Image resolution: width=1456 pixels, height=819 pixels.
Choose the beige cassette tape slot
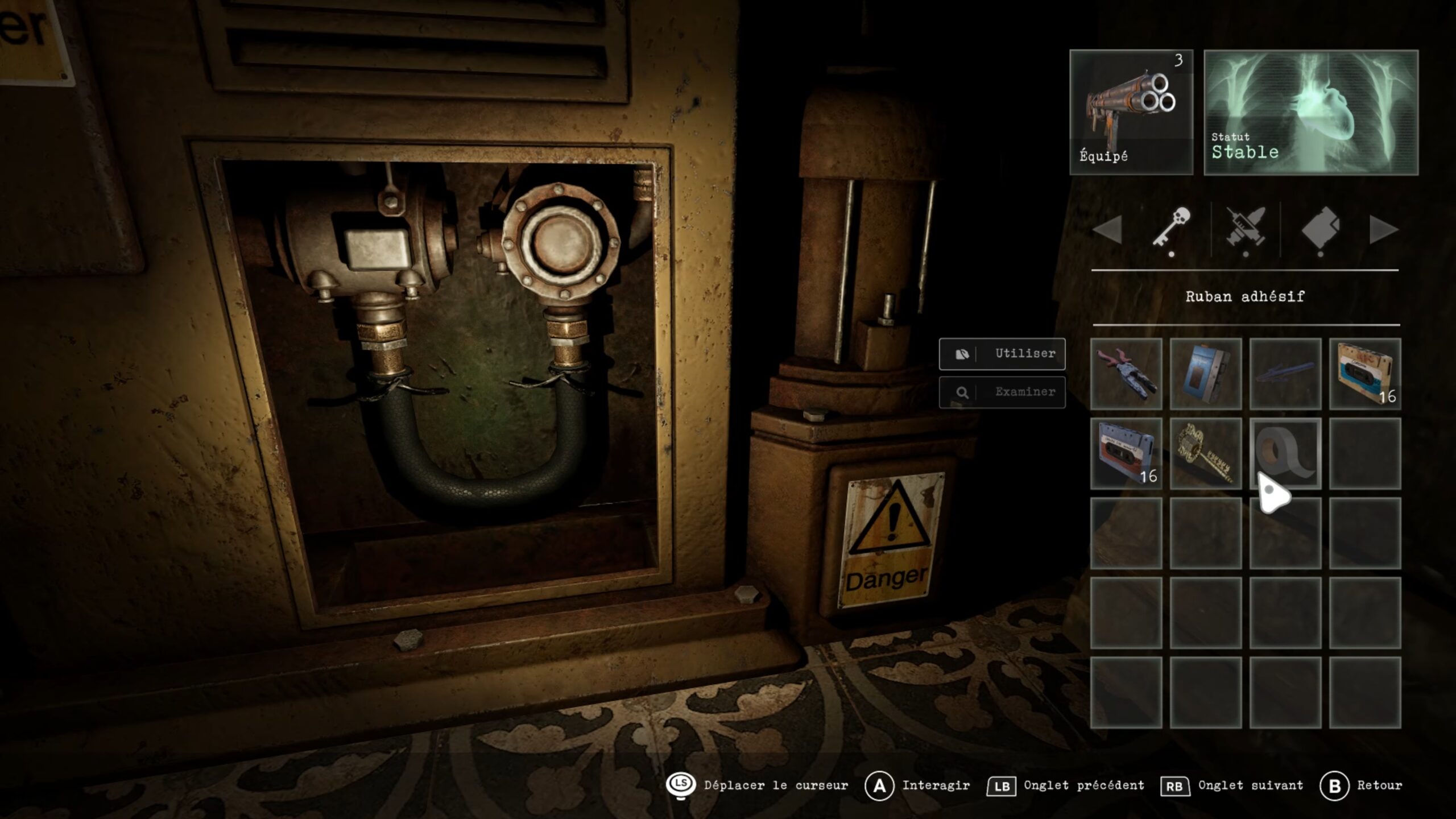coord(1365,374)
